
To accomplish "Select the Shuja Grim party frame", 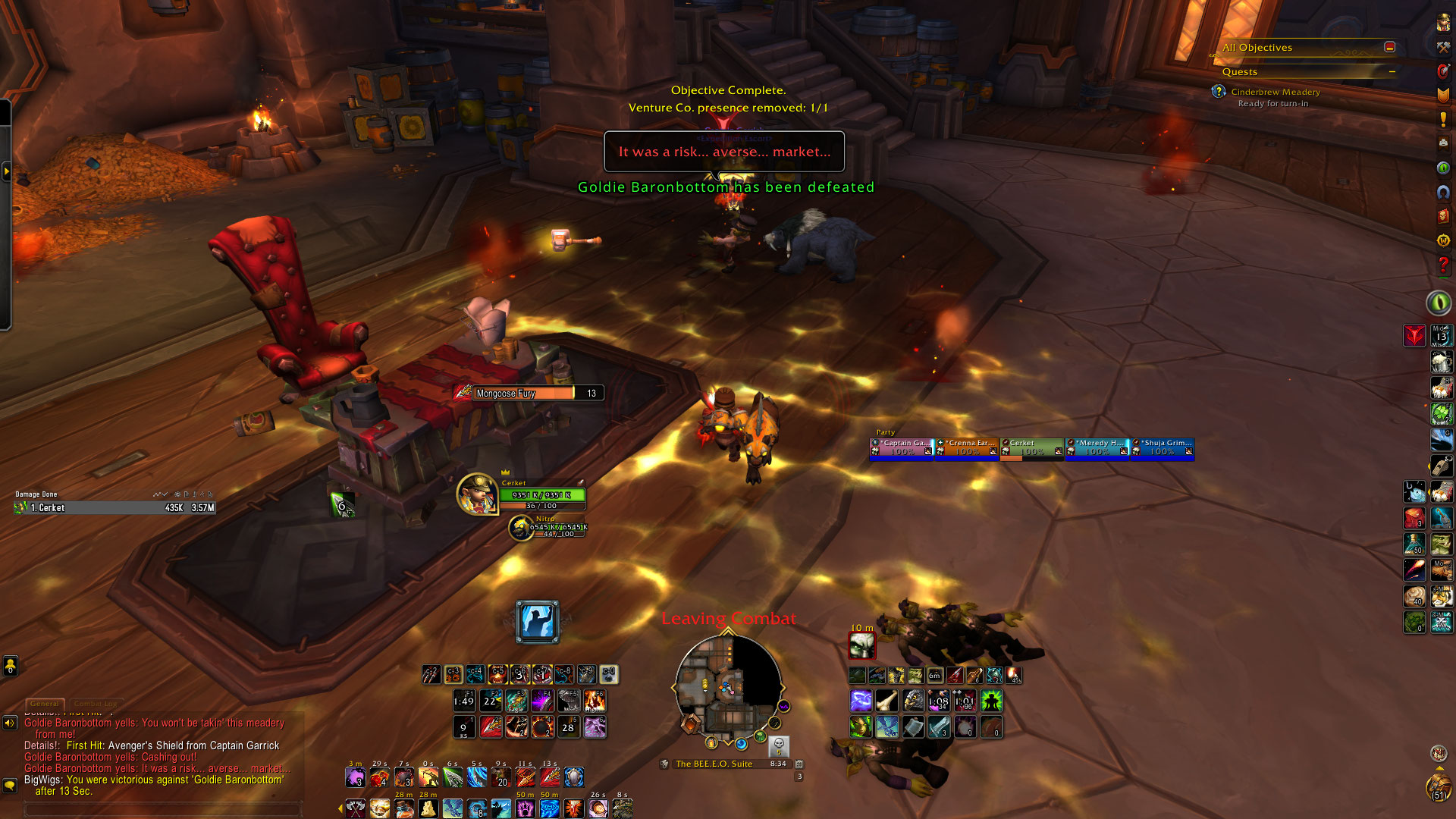I will point(1163,447).
